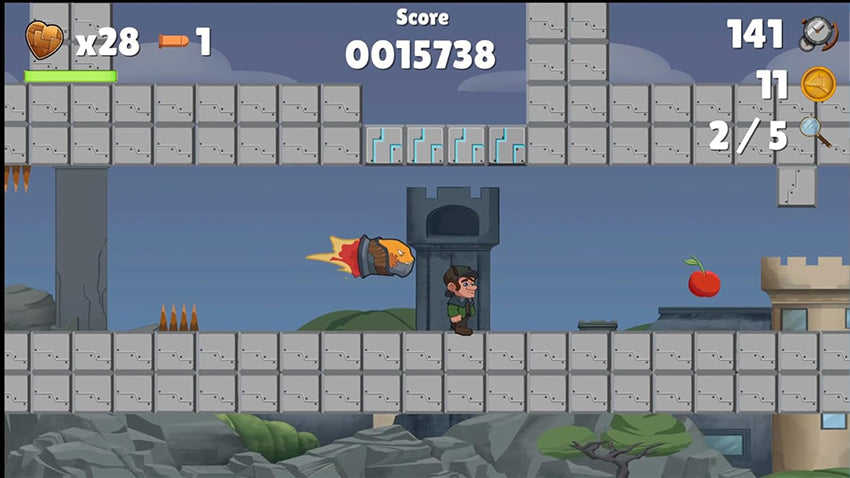Select the gold coin counter icon
Image resolution: width=850 pixels, height=478 pixels.
818,84
